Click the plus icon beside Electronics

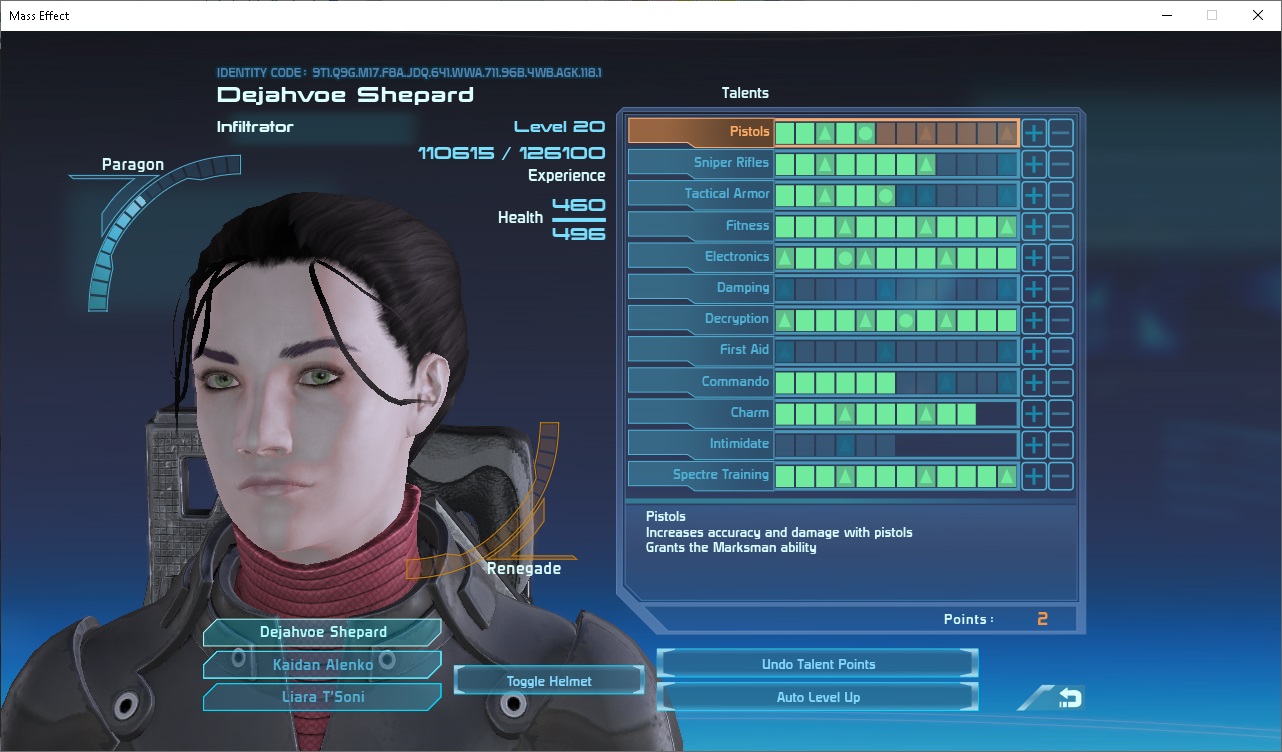click(1033, 256)
